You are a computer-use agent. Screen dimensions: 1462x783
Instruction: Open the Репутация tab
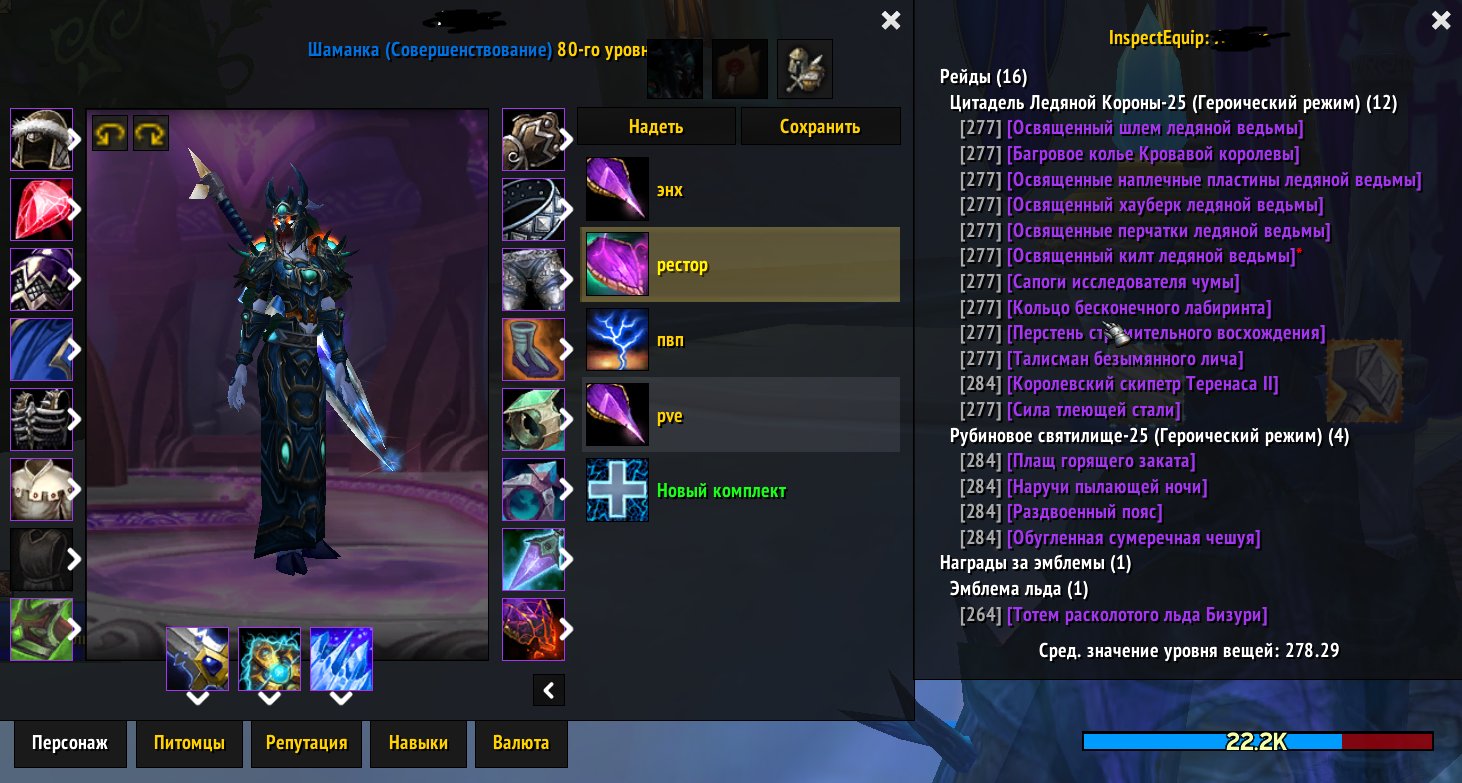coord(306,743)
